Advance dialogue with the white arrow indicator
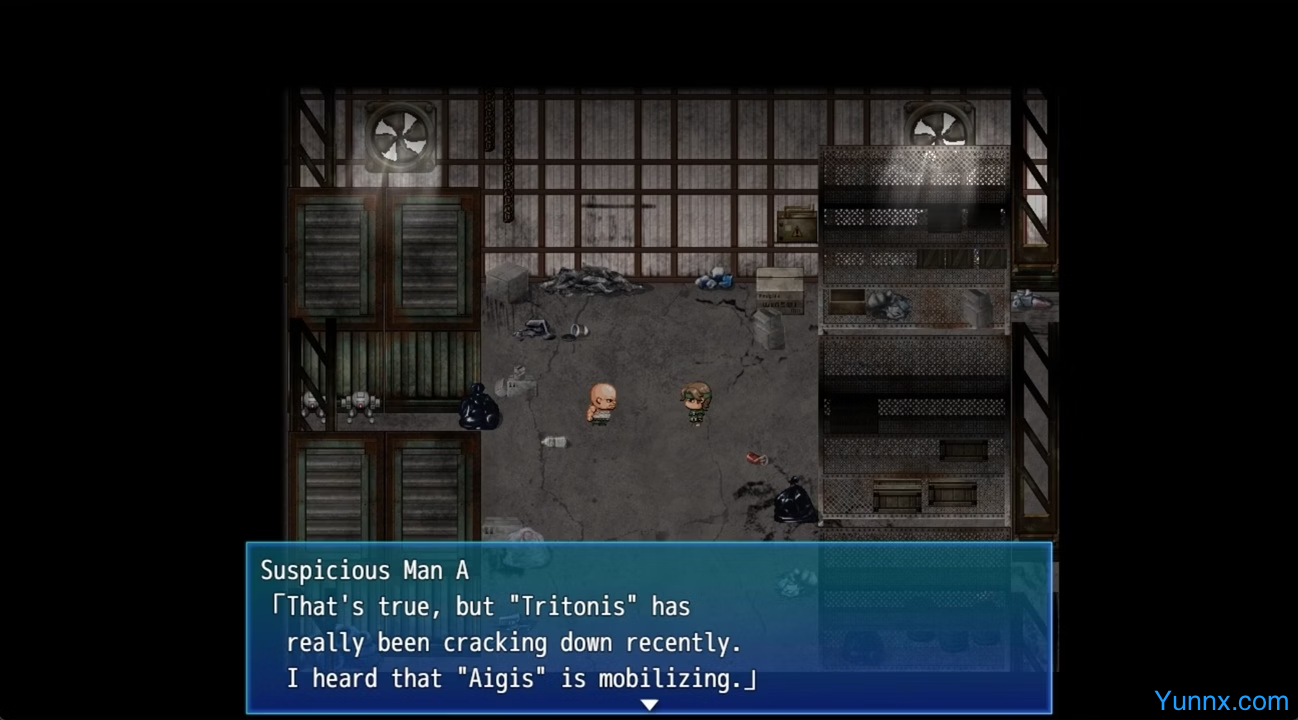This screenshot has width=1298, height=720. (649, 705)
